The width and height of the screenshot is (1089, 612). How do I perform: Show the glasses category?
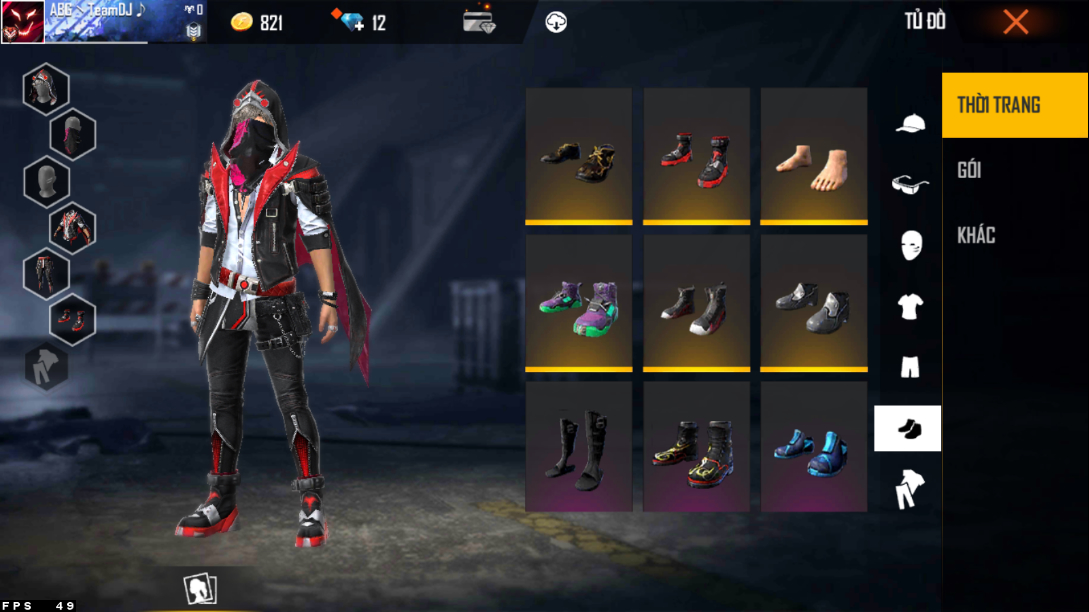(x=909, y=184)
